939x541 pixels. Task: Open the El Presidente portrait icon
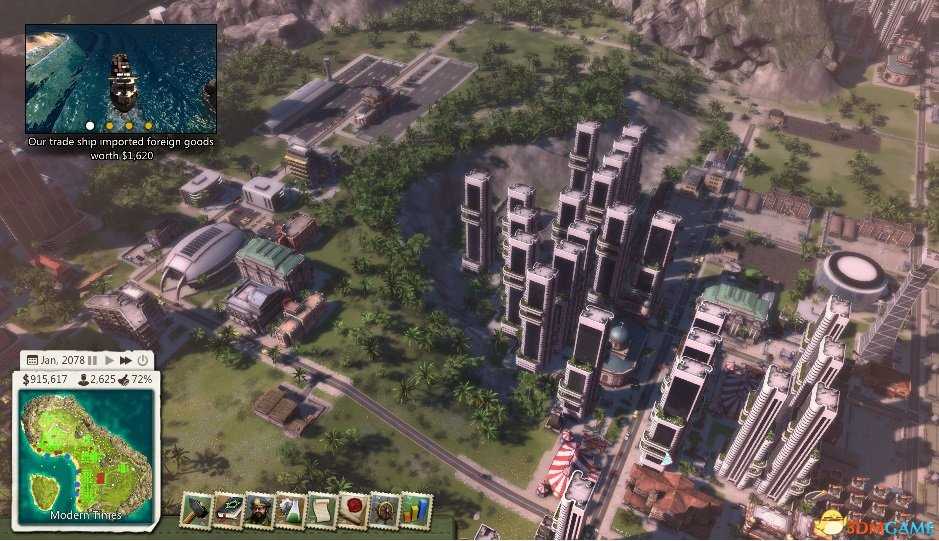pyautogui.click(x=259, y=509)
